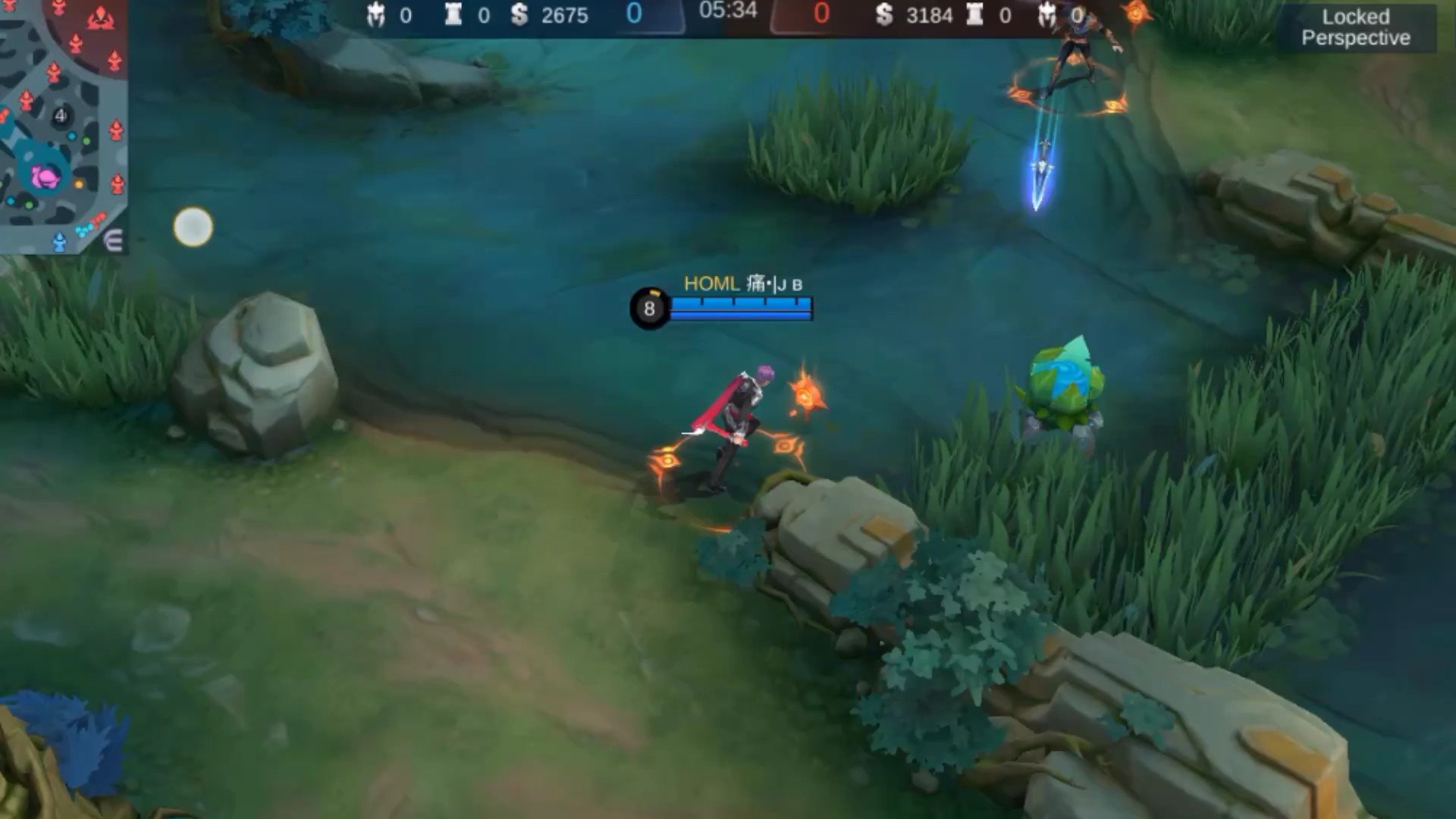Collapse the minimap using its corner icon
This screenshot has height=819, width=1456.
[113, 241]
